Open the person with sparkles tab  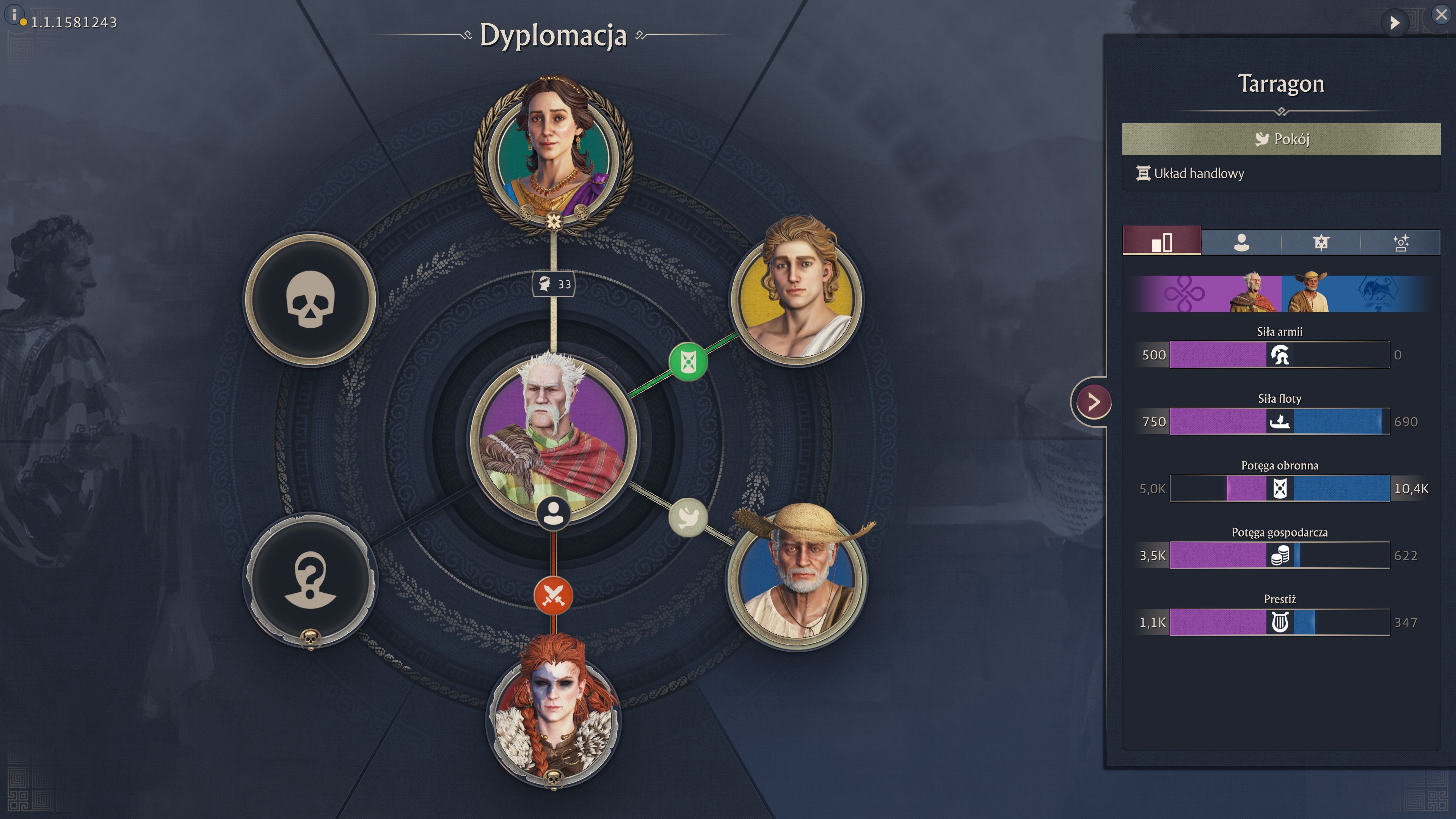[1401, 243]
